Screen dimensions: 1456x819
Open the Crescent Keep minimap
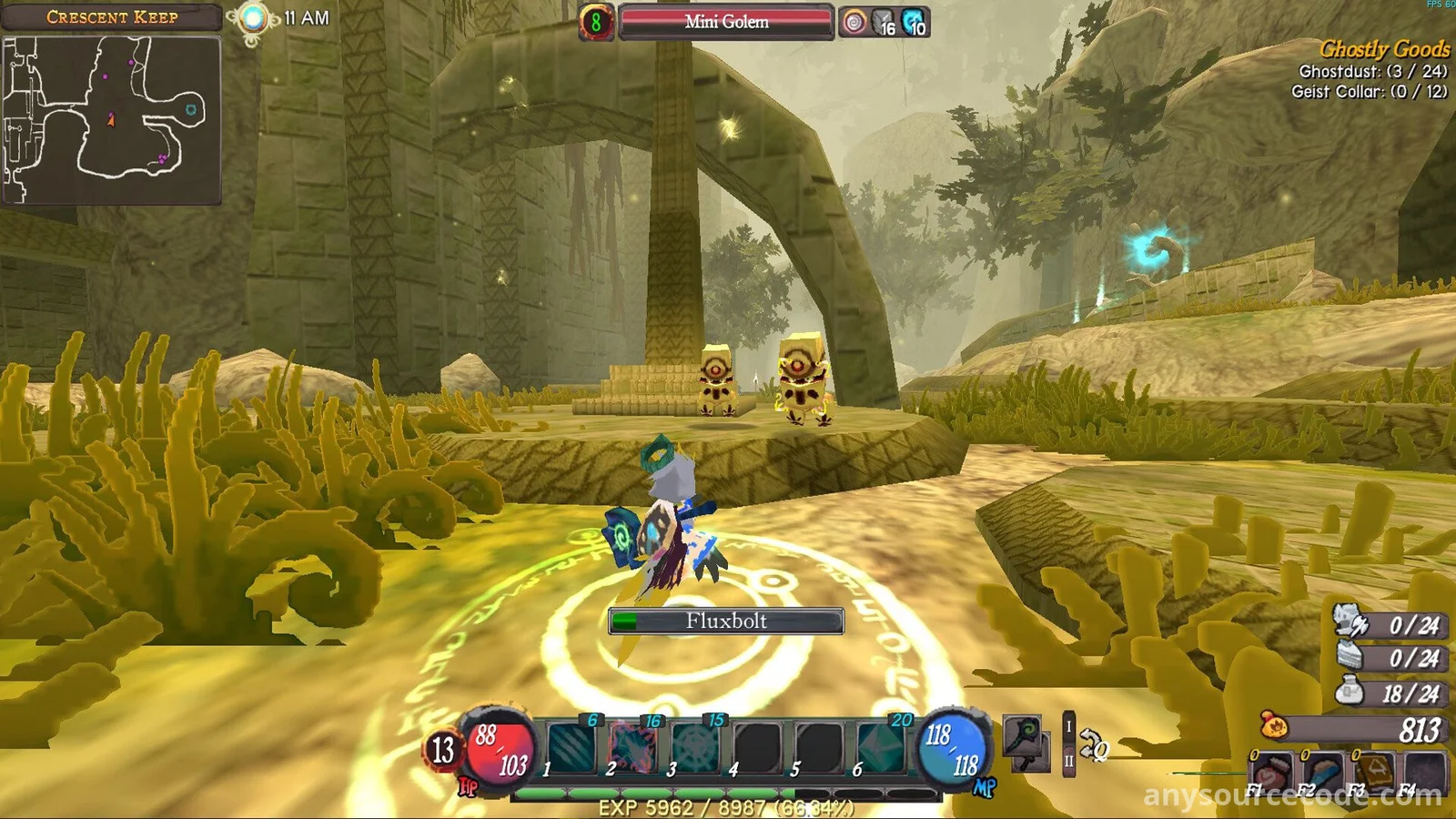pos(111,120)
